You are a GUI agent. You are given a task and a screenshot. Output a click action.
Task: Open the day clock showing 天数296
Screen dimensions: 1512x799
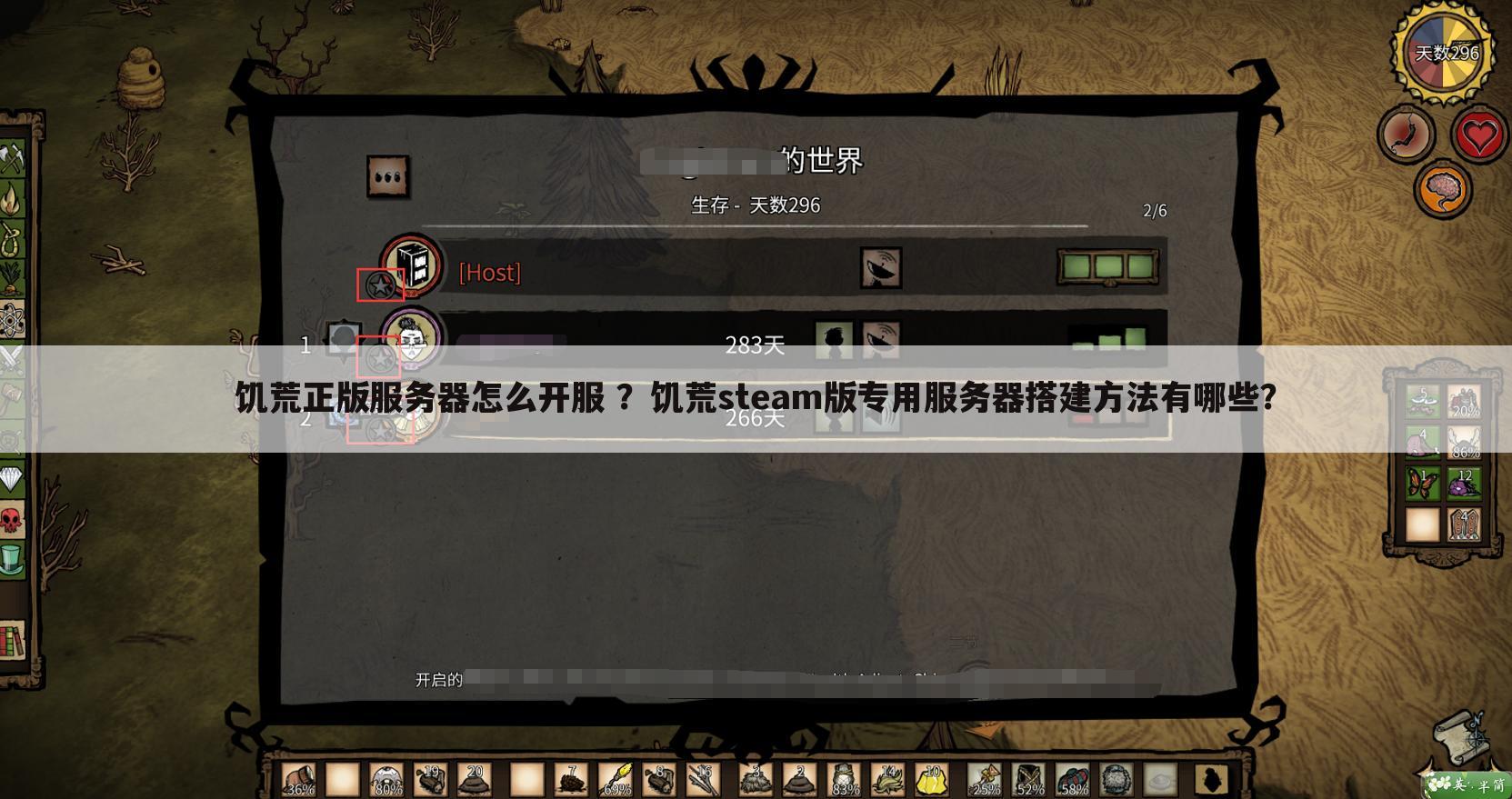point(1441,52)
